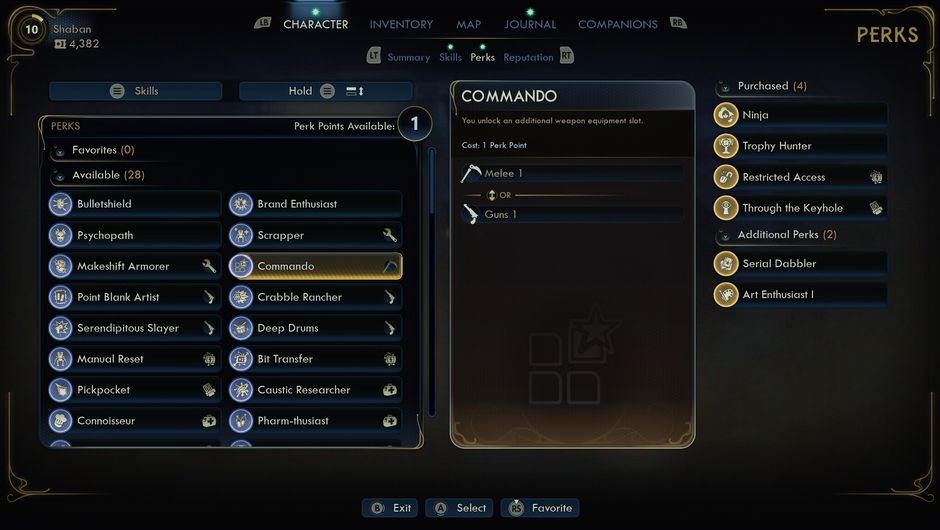The width and height of the screenshot is (940, 530).
Task: Choose the Point Blank Artist perk
Action: coord(135,297)
